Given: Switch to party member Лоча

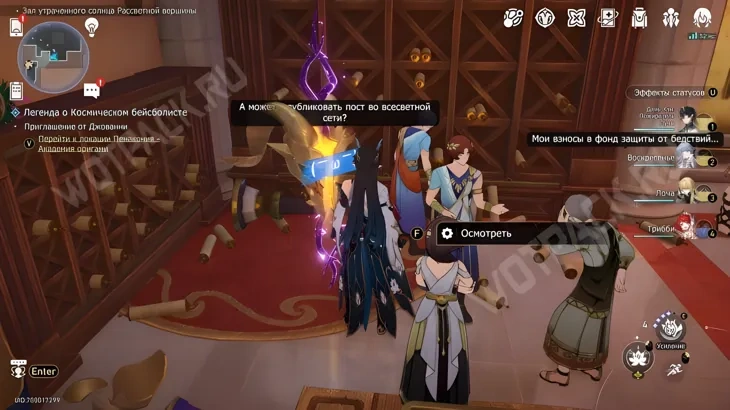Looking at the screenshot, I should [x=688, y=192].
